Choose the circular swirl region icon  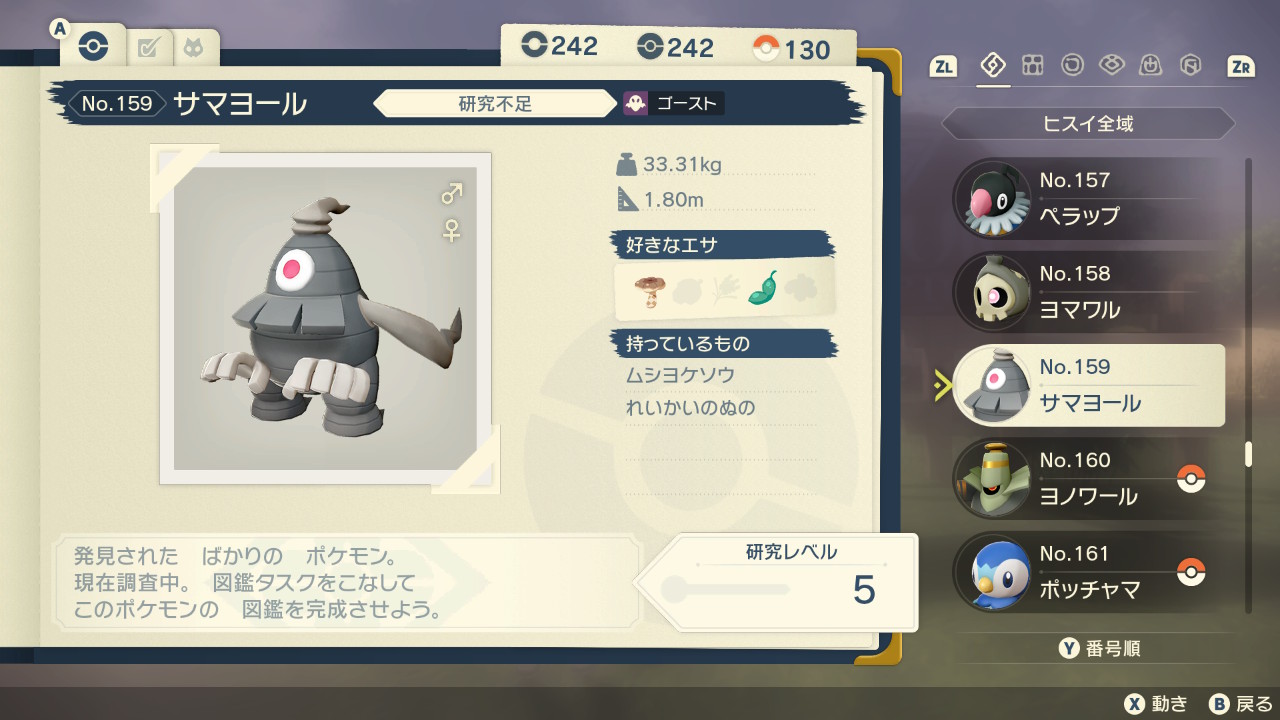[x=1072, y=66]
